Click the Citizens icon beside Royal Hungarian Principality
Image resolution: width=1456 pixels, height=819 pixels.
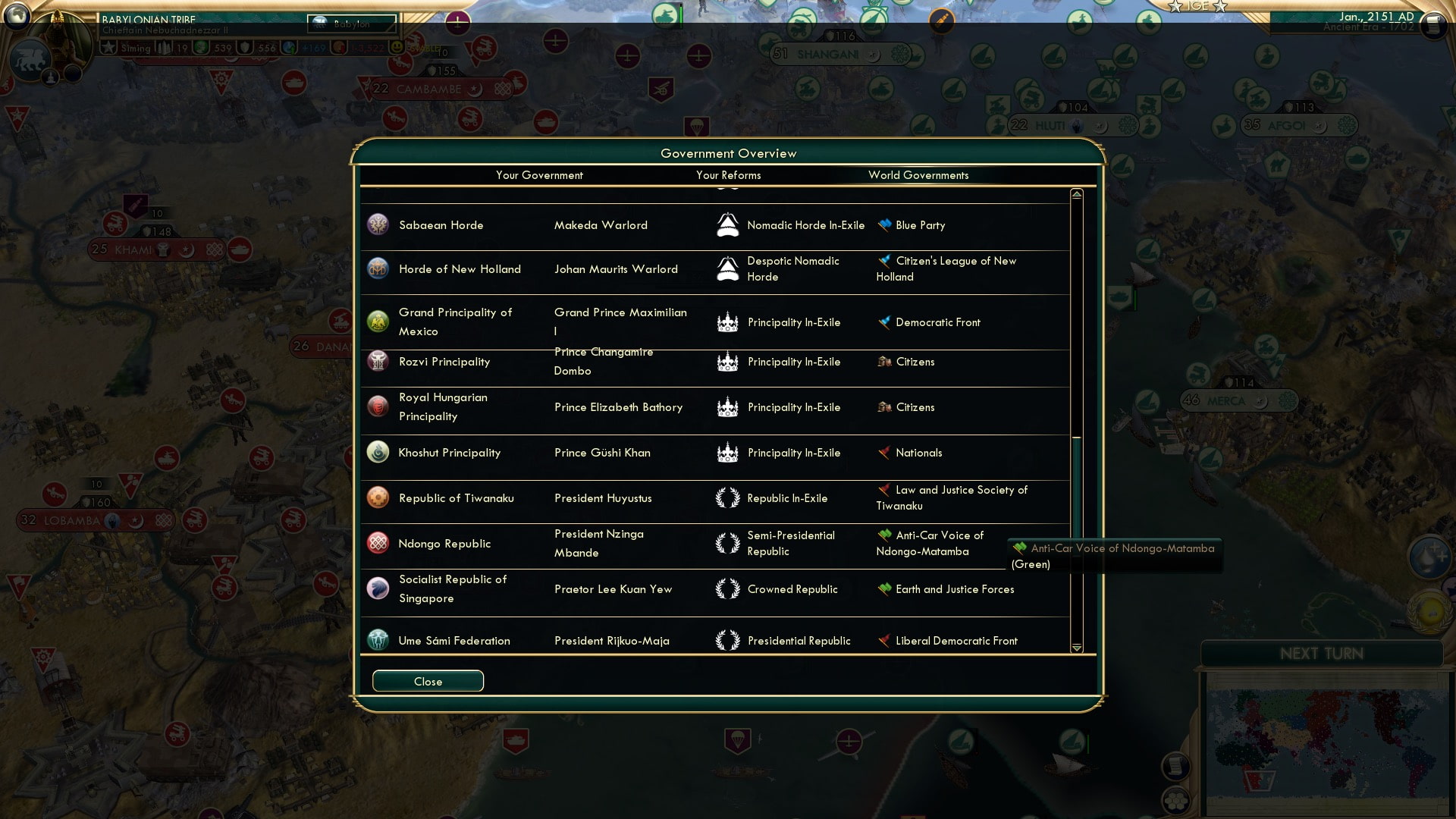[885, 407]
